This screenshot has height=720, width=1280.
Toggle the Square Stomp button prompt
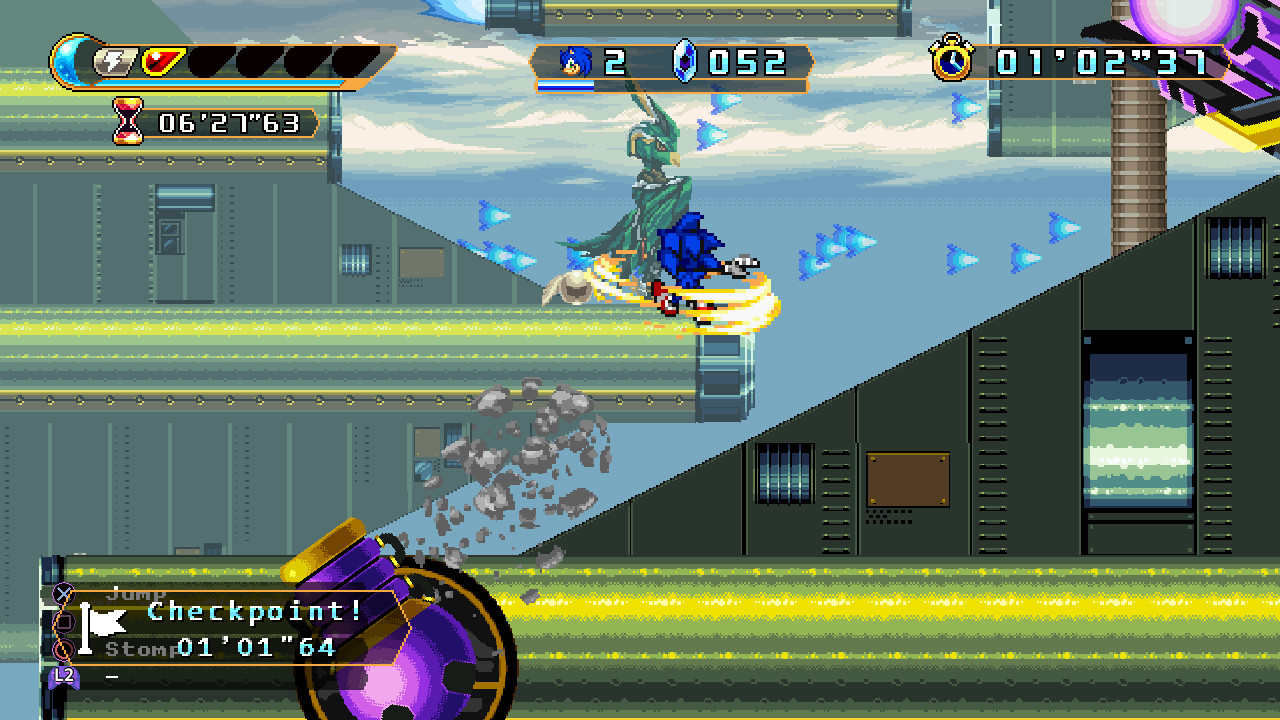[x=65, y=620]
